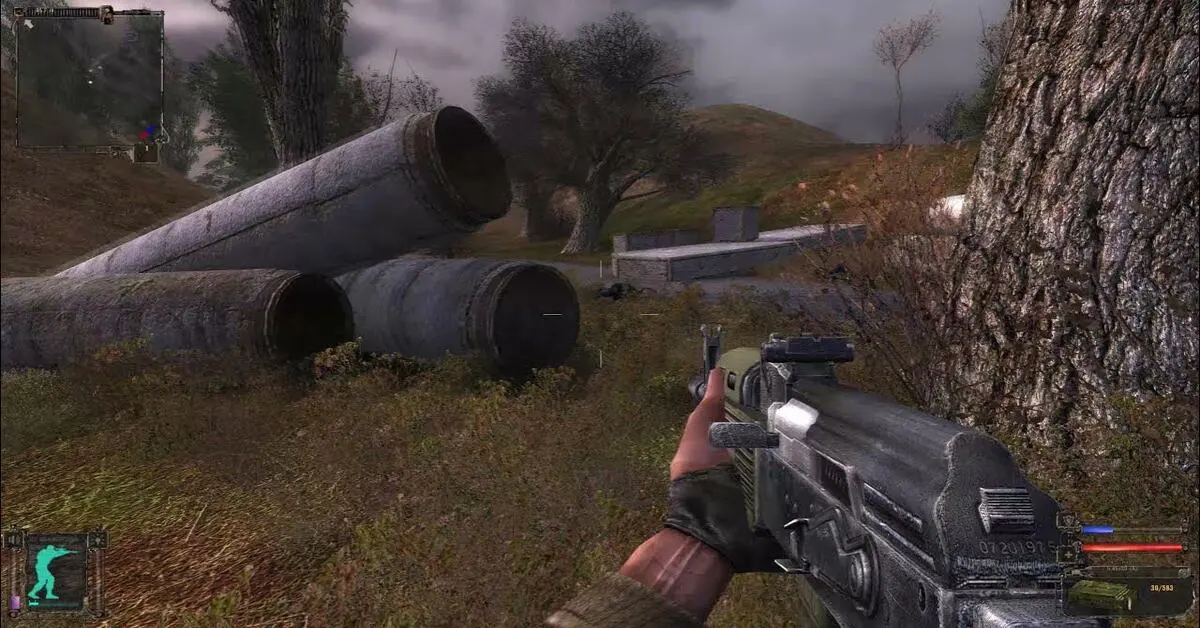Viewport: 1200px width, 628px height.
Task: Click the green ammo box icon
Action: coord(1100,594)
